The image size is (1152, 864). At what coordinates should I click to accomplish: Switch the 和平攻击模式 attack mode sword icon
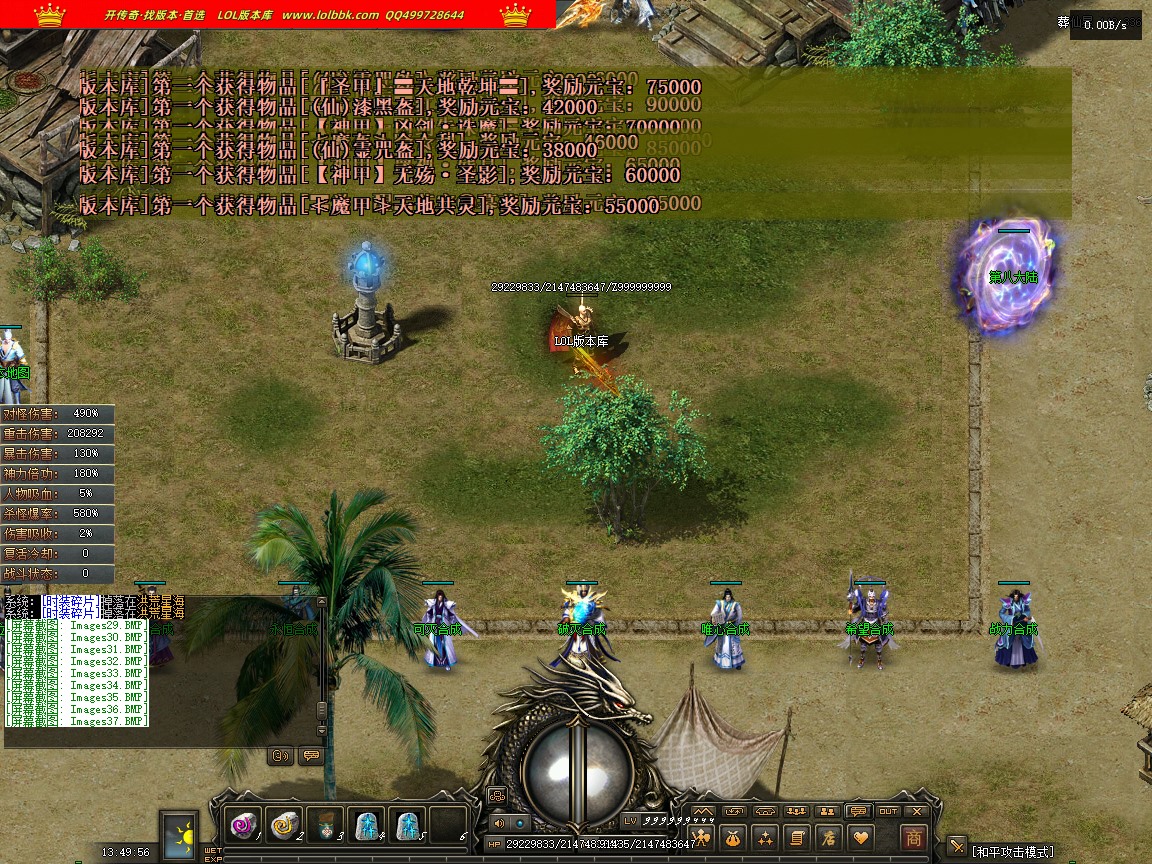pyautogui.click(x=957, y=847)
